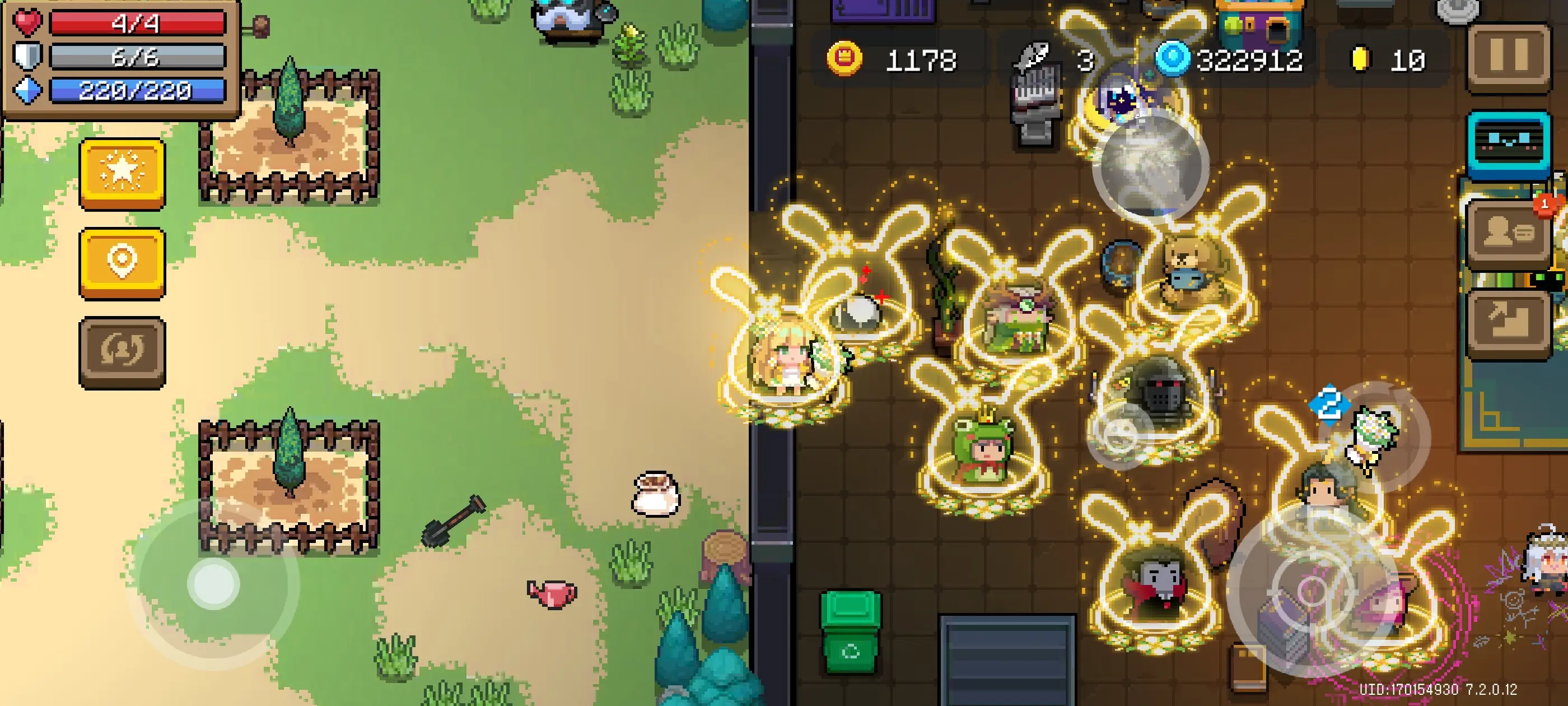This screenshot has width=1568, height=706.
Task: Tap the stairs arrow button
Action: (x=1508, y=321)
